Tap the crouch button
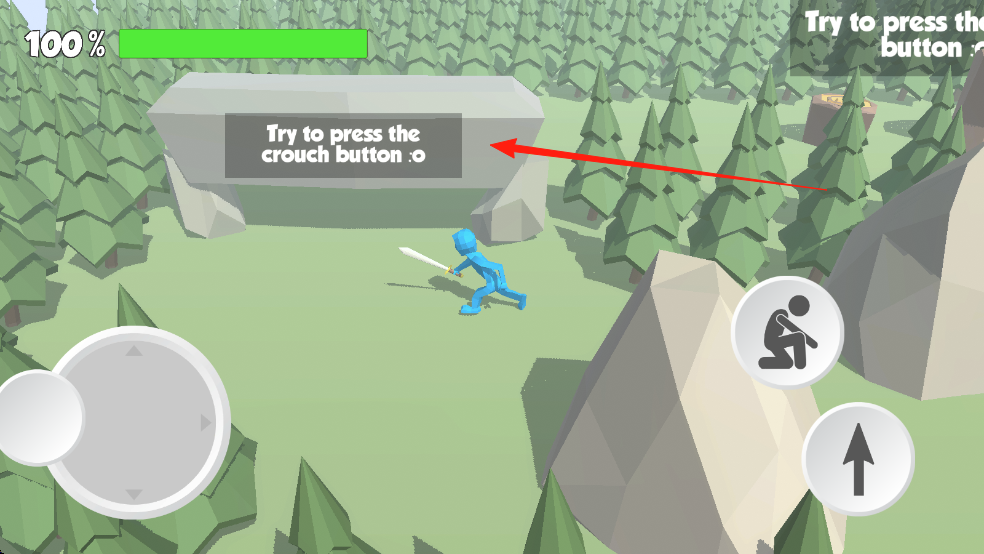 pos(787,333)
